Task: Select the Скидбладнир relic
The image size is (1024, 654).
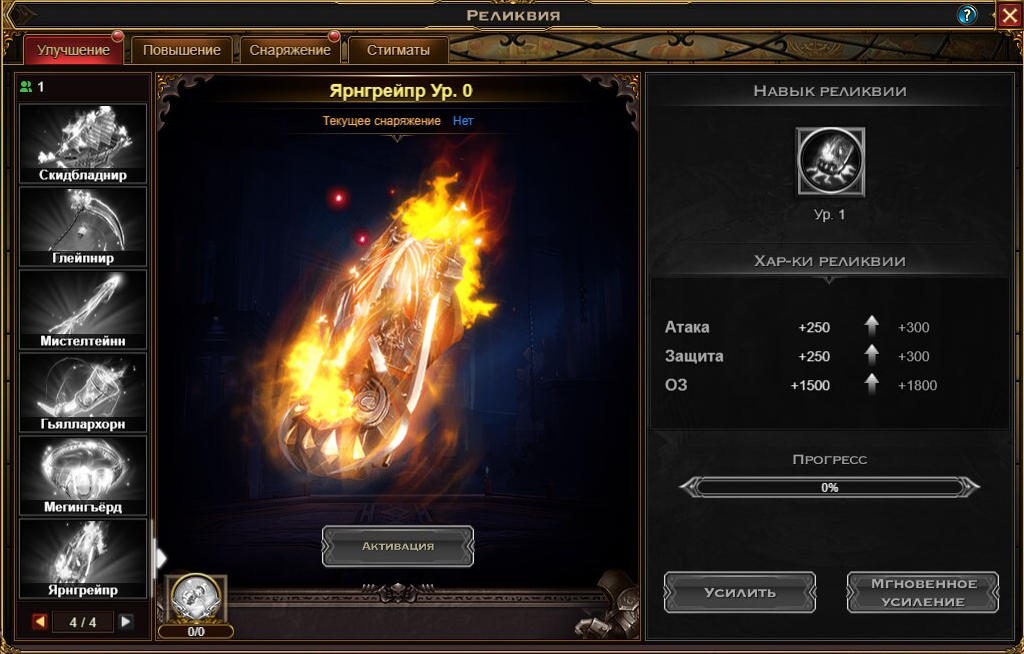Action: tap(83, 144)
